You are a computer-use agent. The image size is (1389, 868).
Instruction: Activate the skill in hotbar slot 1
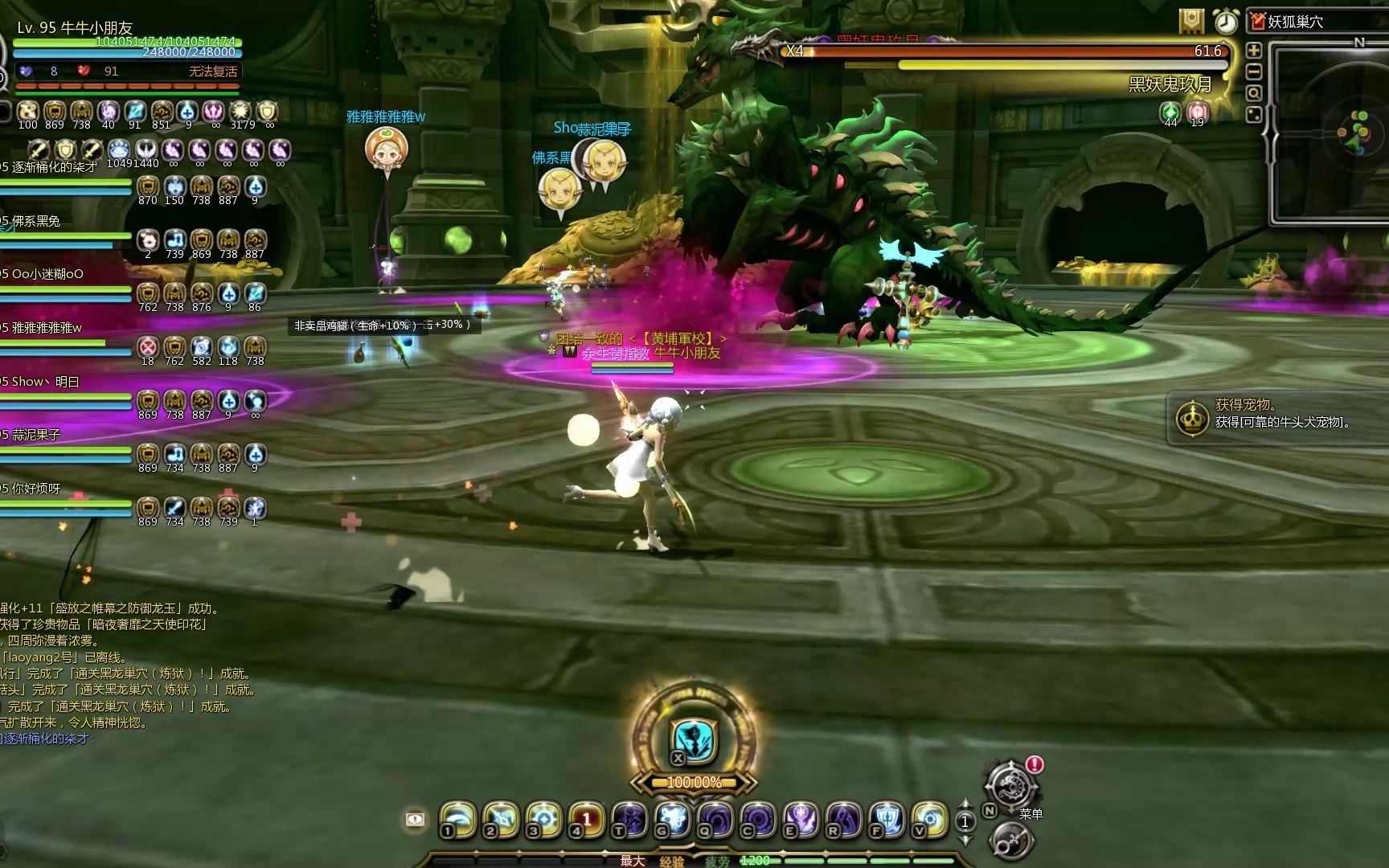[x=458, y=819]
